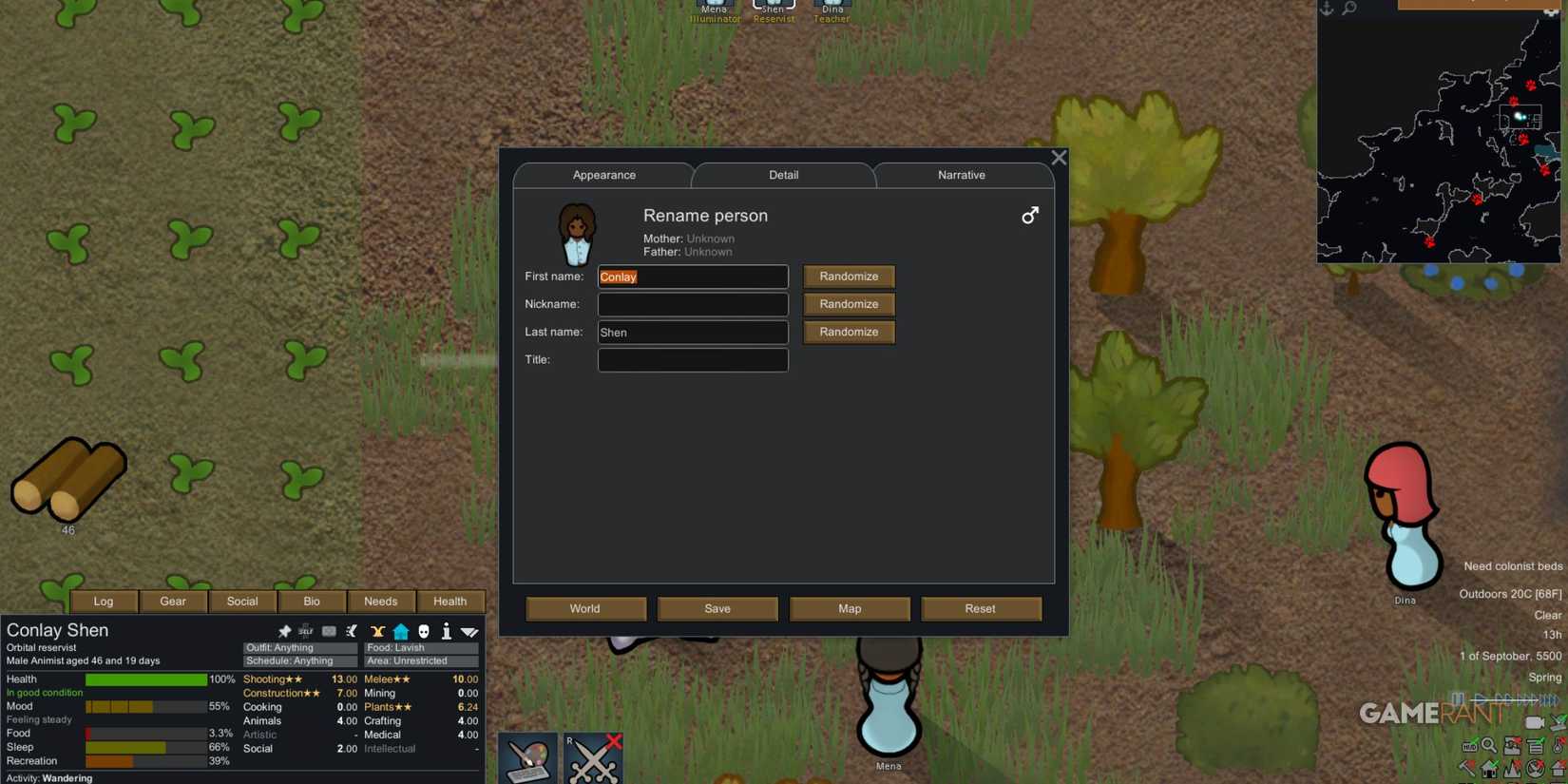Click the screenshot camcorder icon bottom right

(1535, 722)
